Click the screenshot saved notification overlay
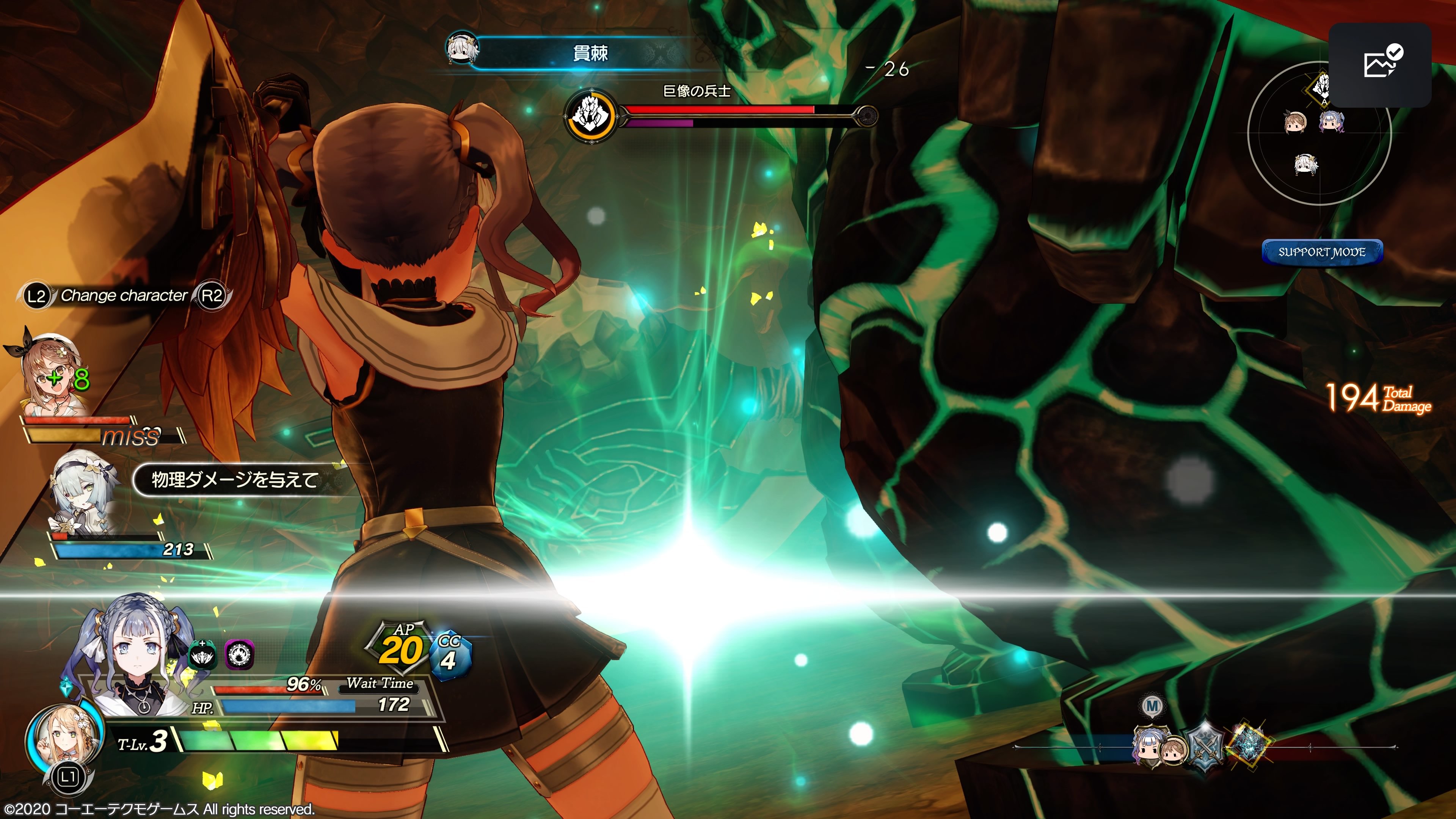This screenshot has height=819, width=1456. [1380, 64]
